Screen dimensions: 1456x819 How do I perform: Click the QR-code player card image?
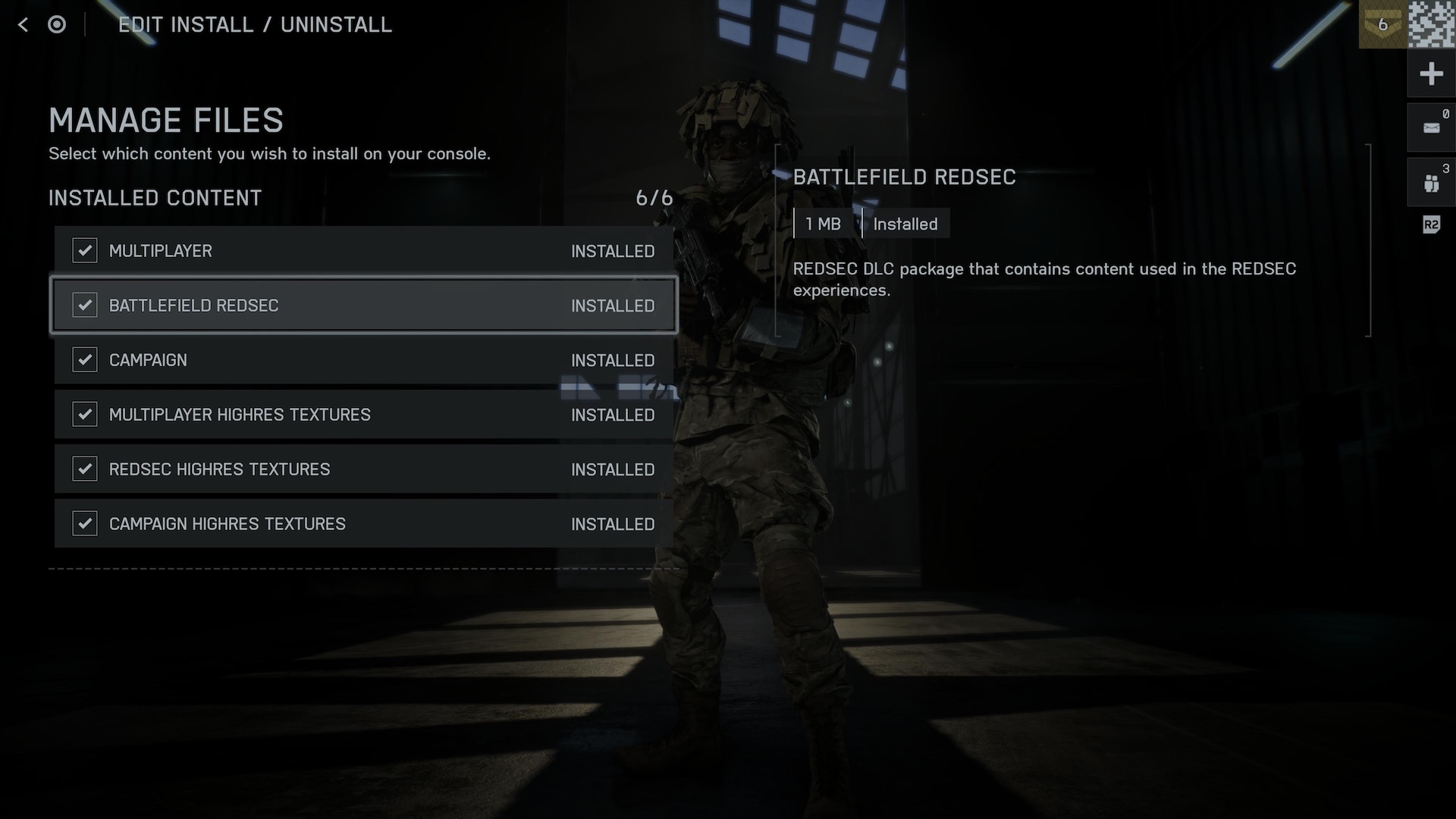1432,24
